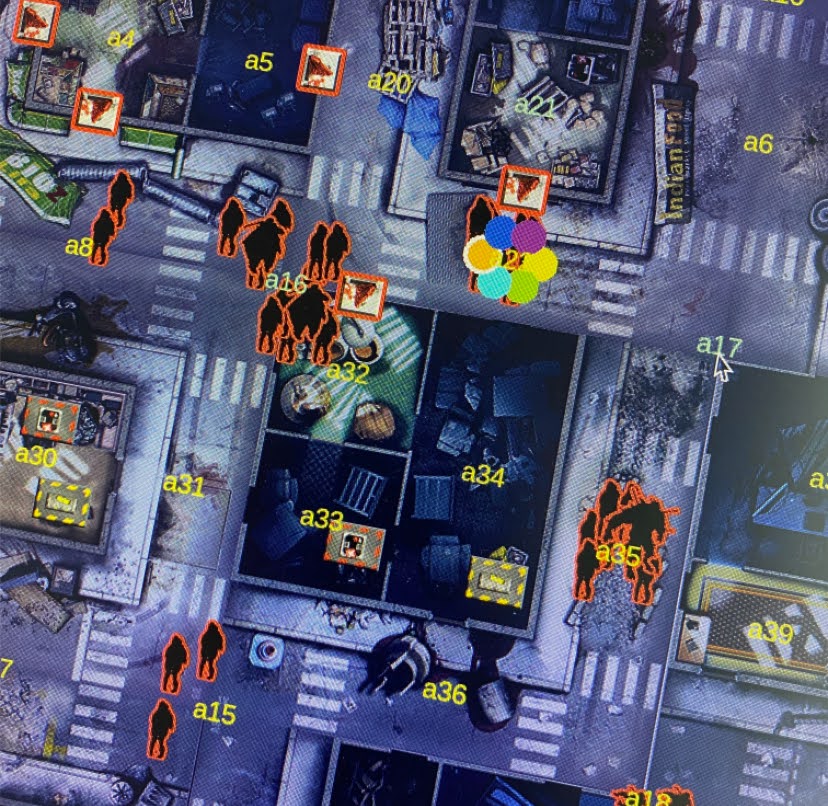Viewport: 828px width, 806px height.
Task: Click zone label a20
Action: [x=389, y=83]
